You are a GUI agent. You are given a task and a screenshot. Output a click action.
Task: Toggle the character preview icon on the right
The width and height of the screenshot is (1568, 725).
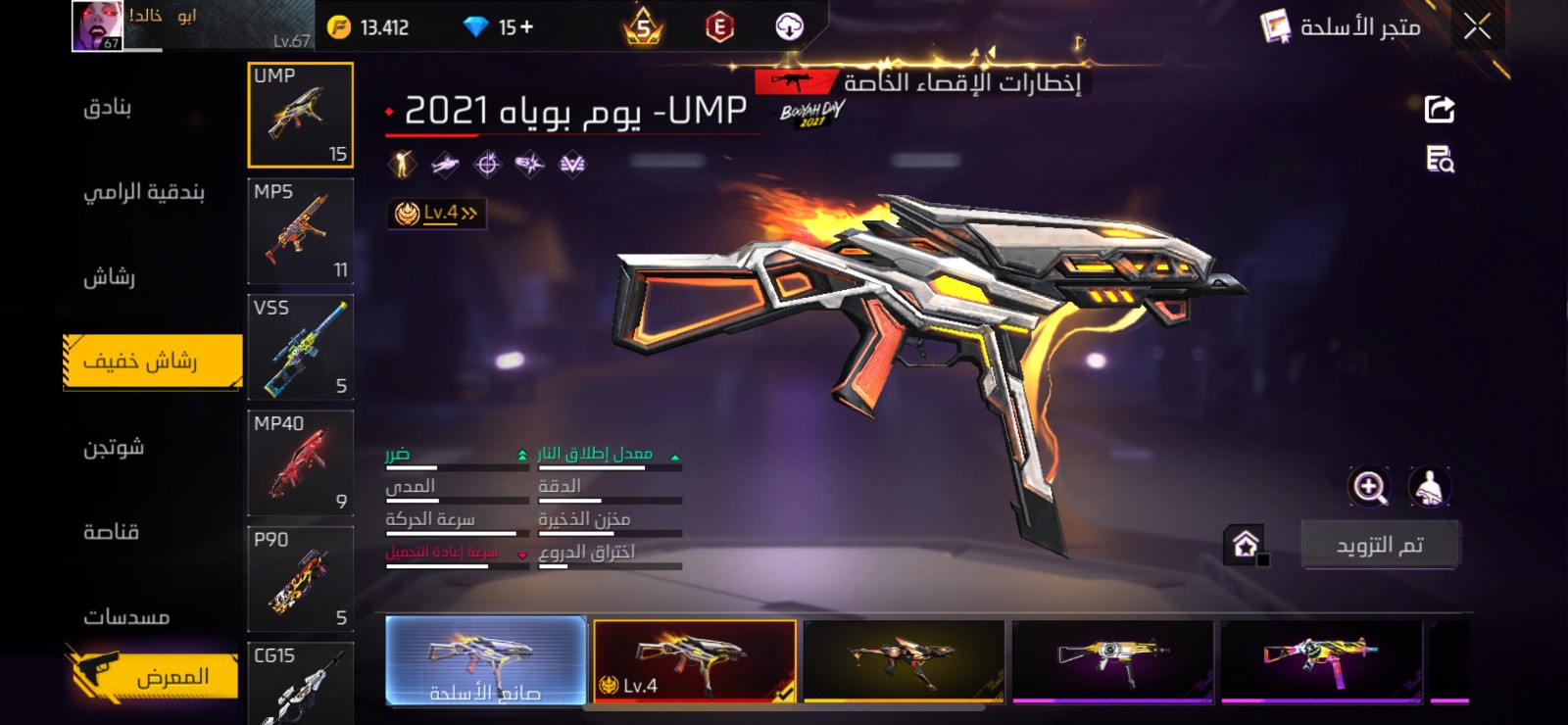[x=1431, y=486]
